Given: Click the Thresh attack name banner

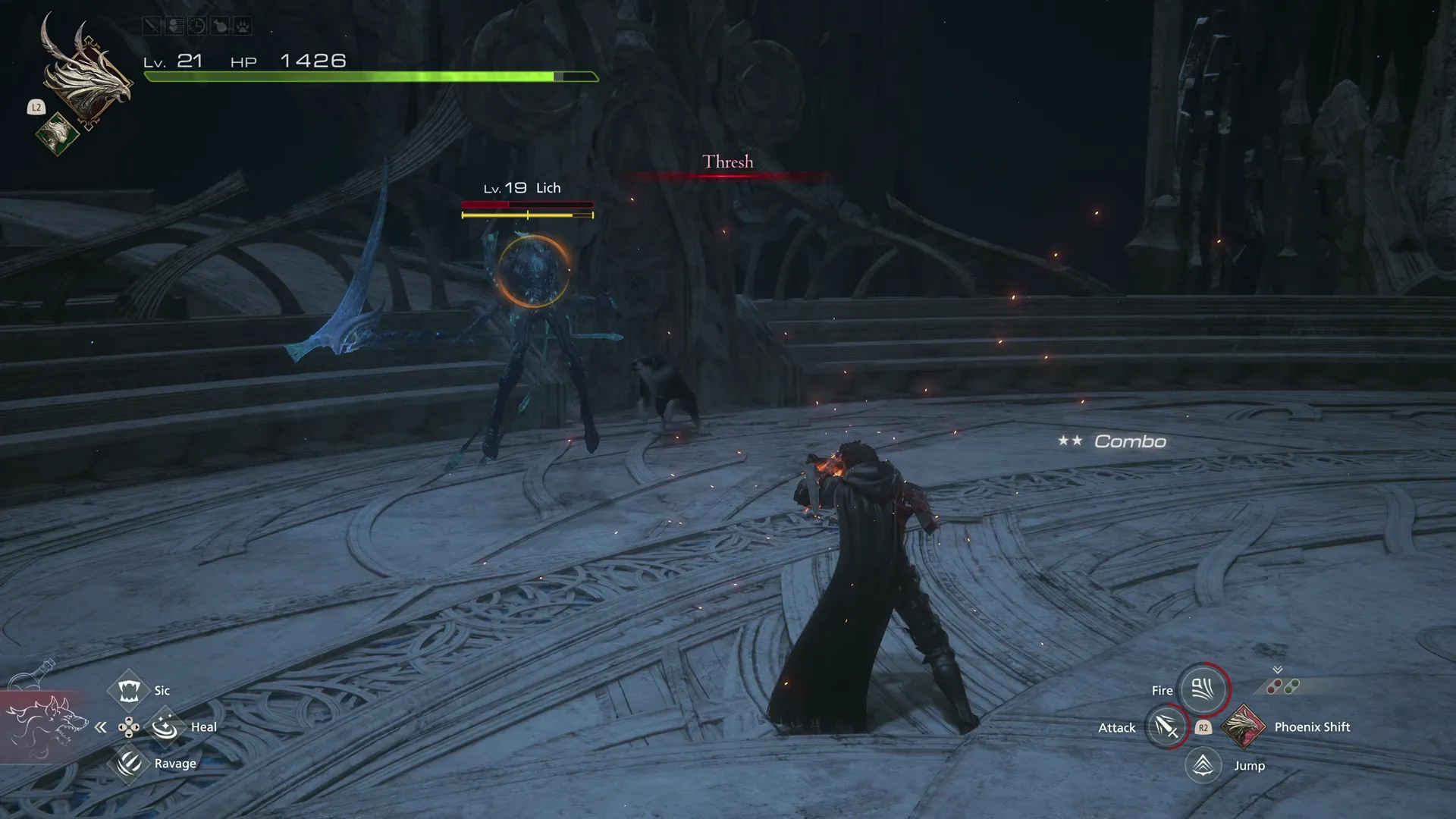Looking at the screenshot, I should tap(727, 162).
